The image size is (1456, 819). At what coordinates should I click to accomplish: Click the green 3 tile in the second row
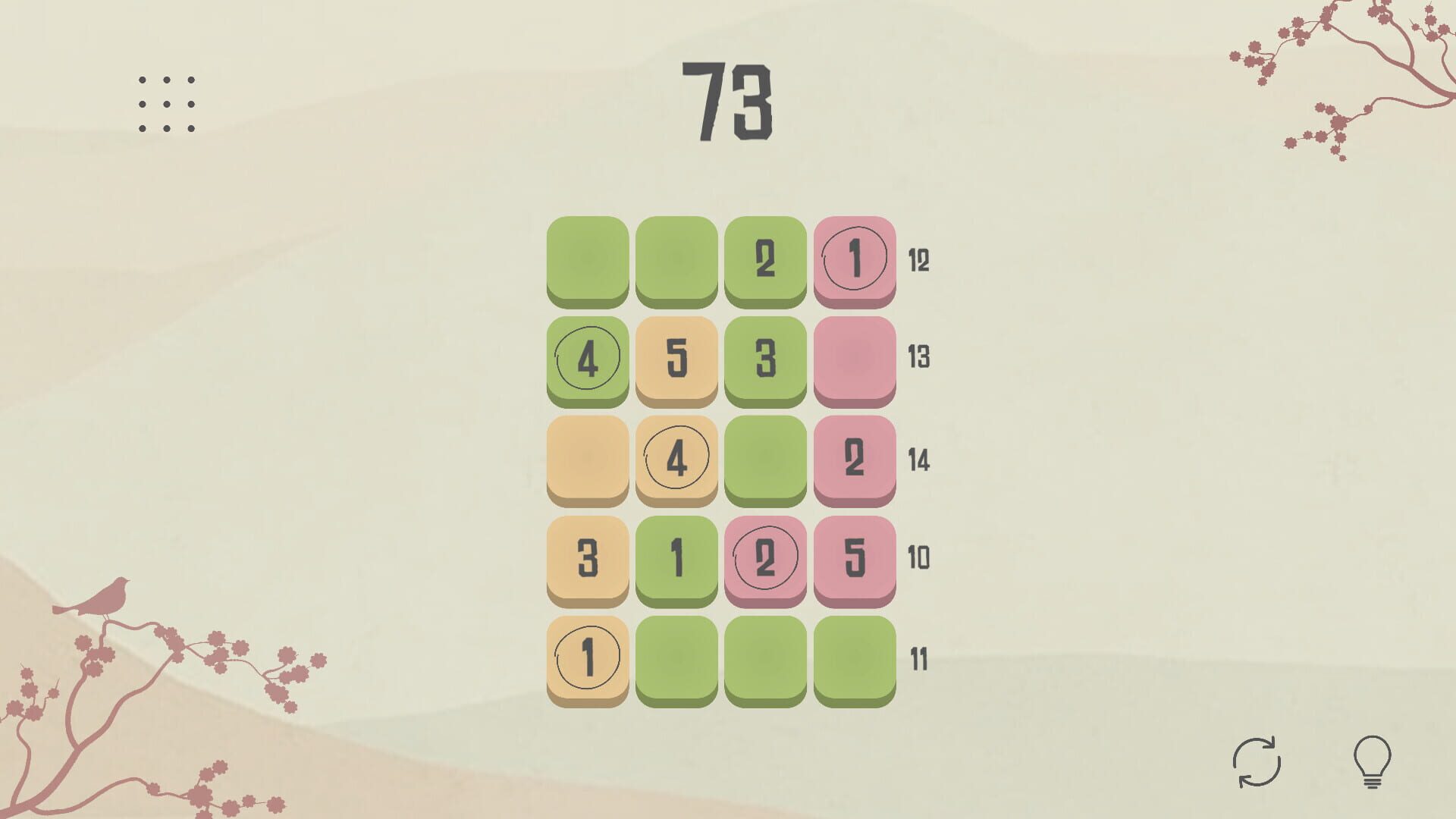tap(766, 358)
